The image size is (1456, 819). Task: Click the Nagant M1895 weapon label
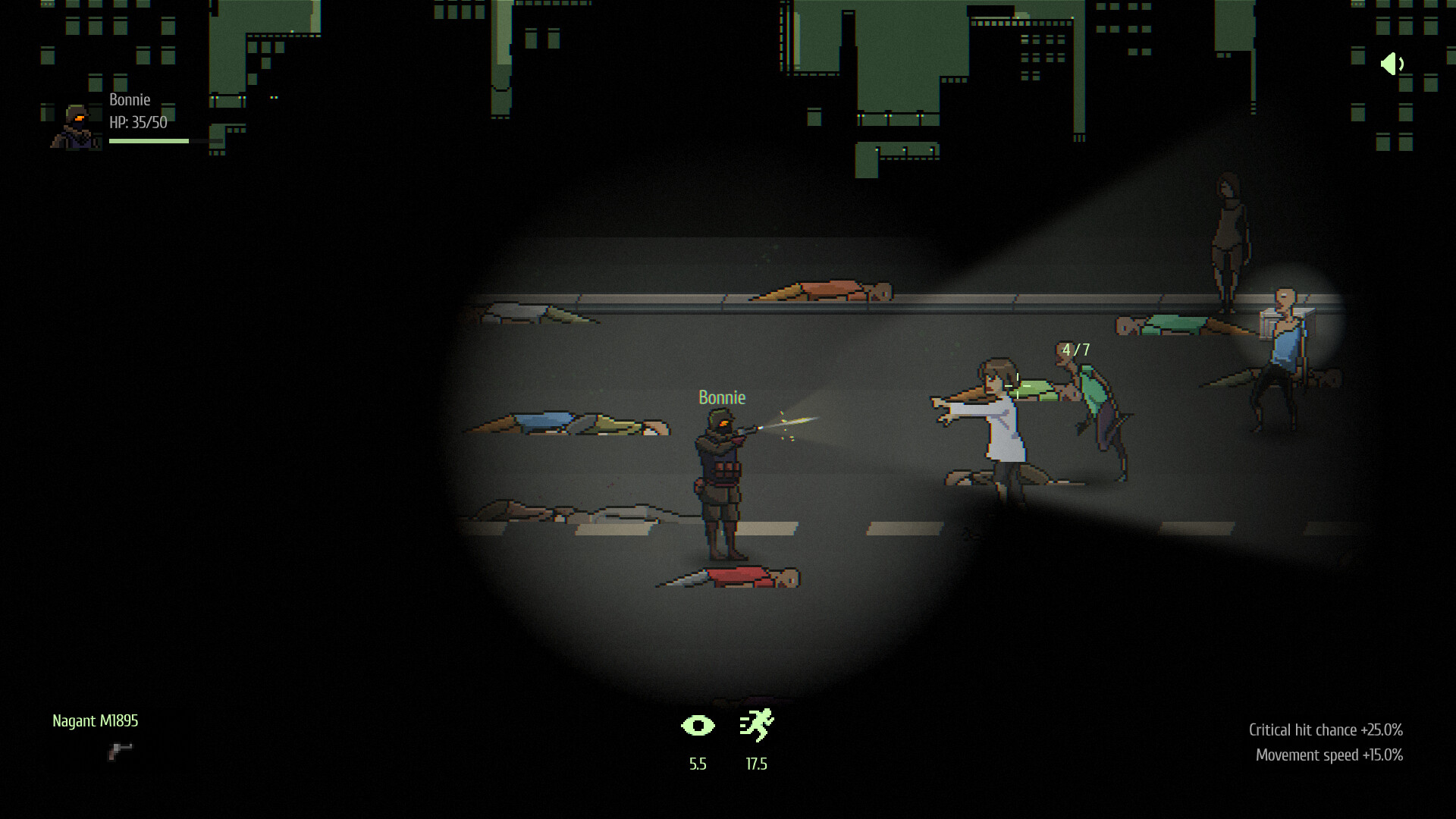pos(96,721)
